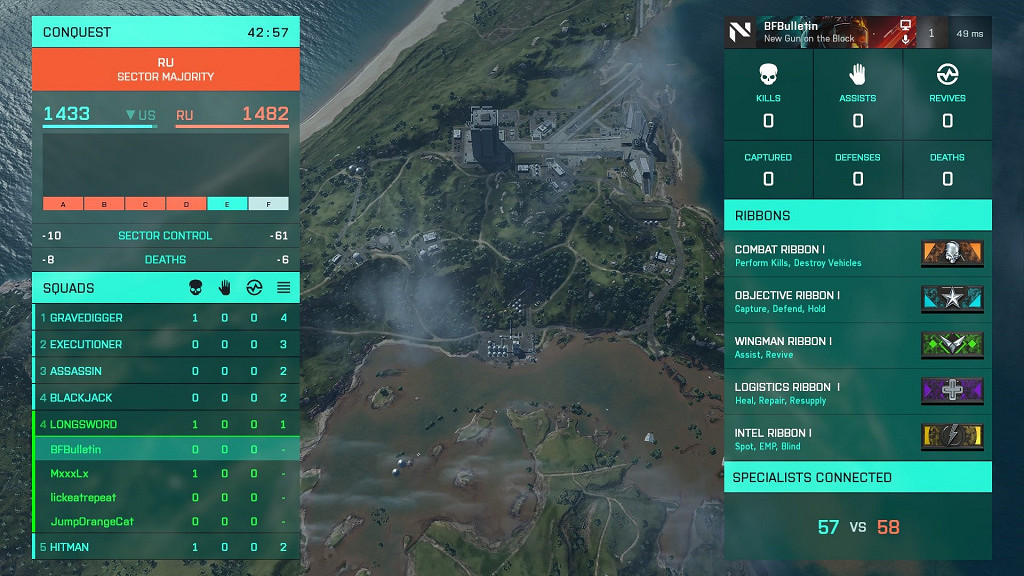The image size is (1024, 576).
Task: Sort squads by kills skull icon
Action: point(195,288)
